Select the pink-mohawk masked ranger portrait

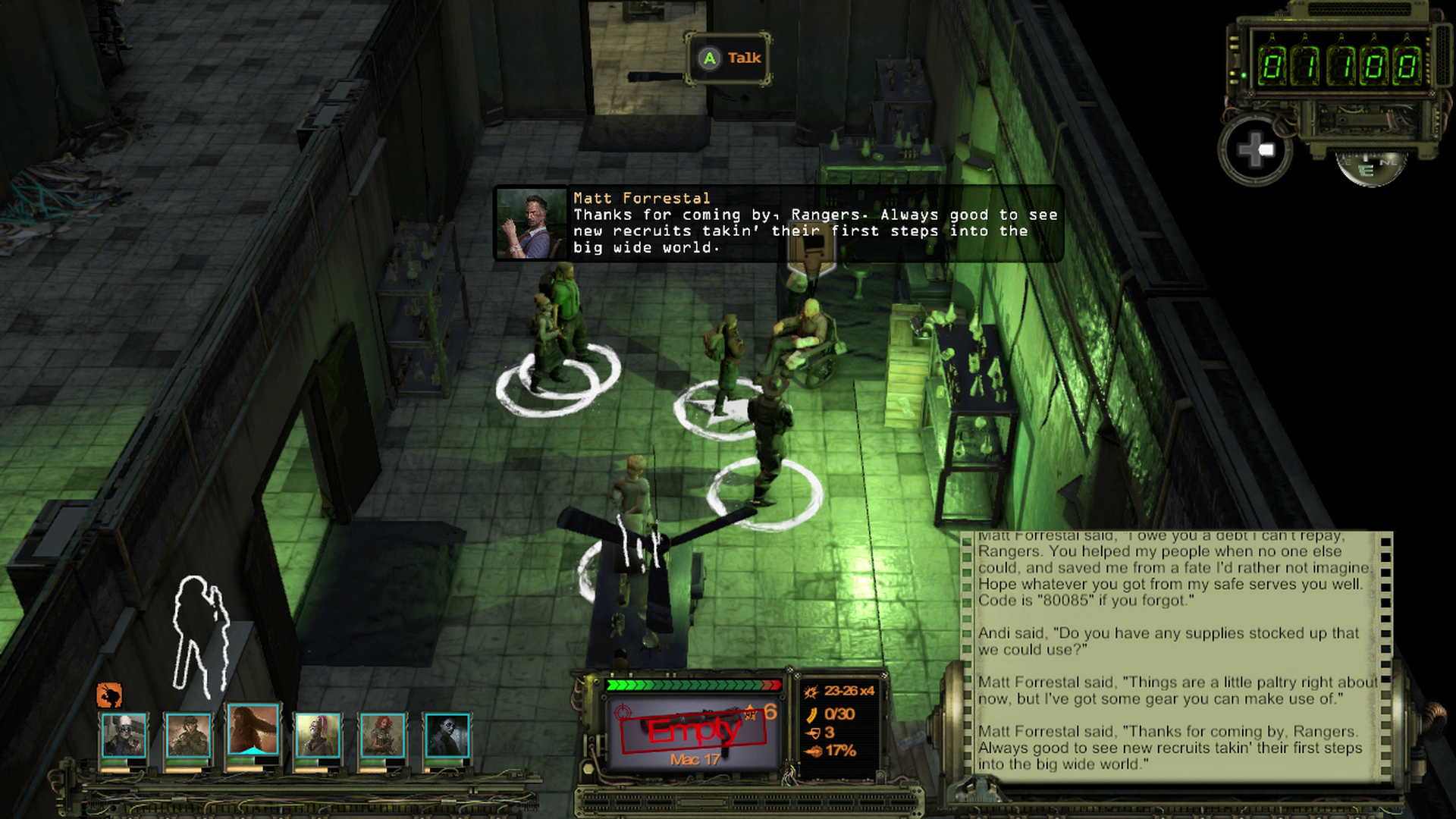(317, 735)
